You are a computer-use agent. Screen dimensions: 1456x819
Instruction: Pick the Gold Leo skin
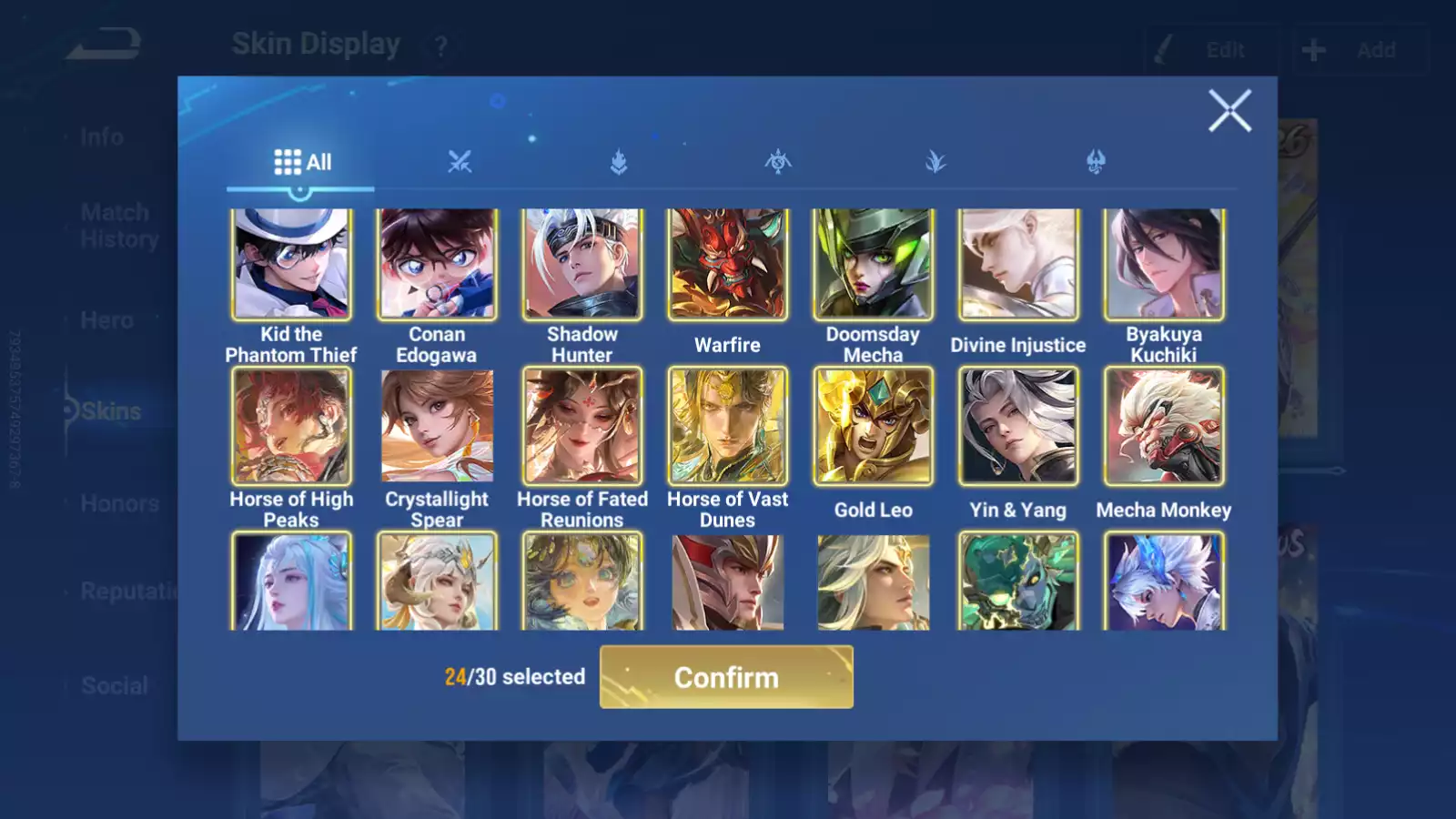[x=873, y=426]
